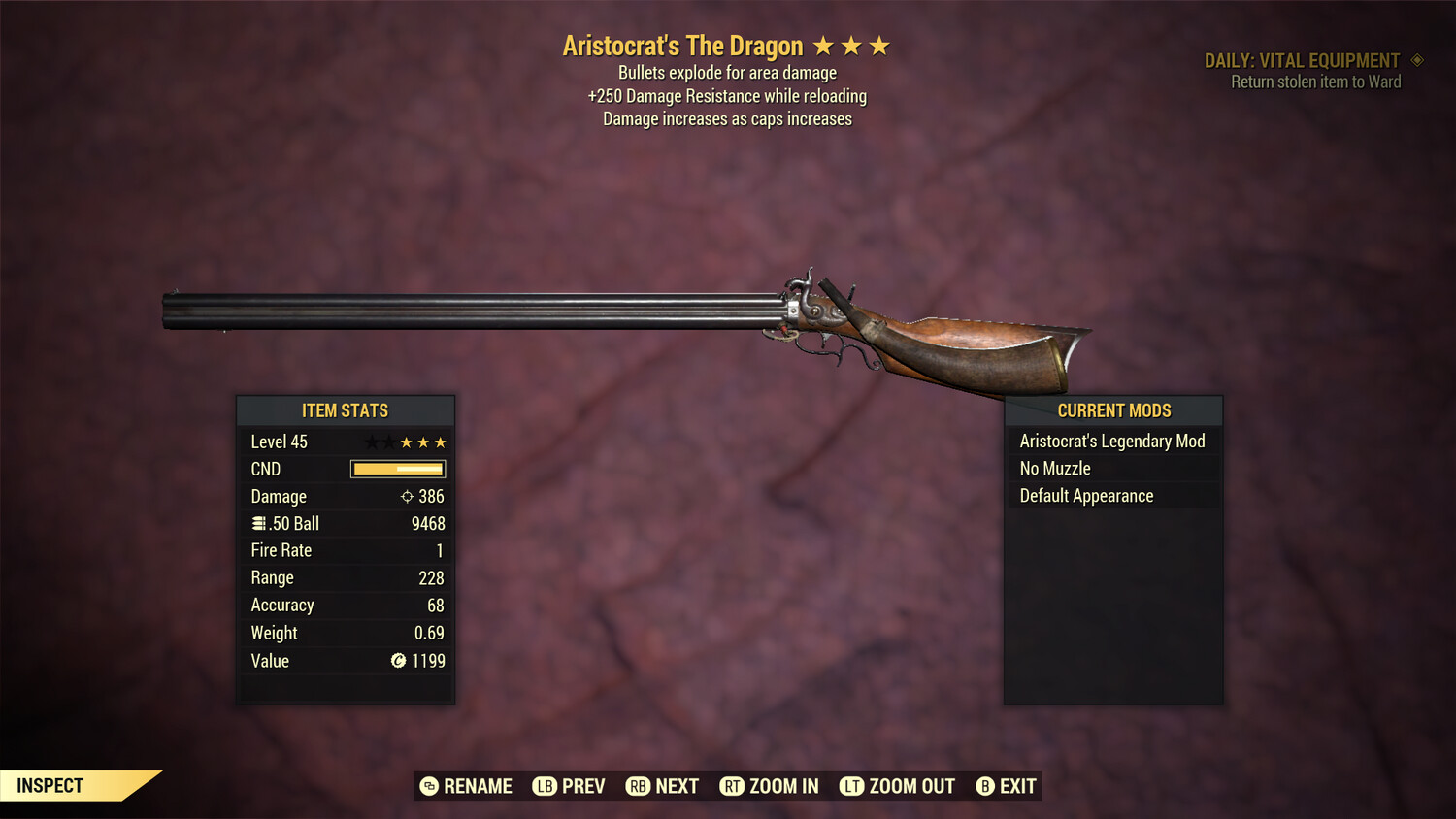
Task: Click the LB previous item icon
Action: click(545, 786)
